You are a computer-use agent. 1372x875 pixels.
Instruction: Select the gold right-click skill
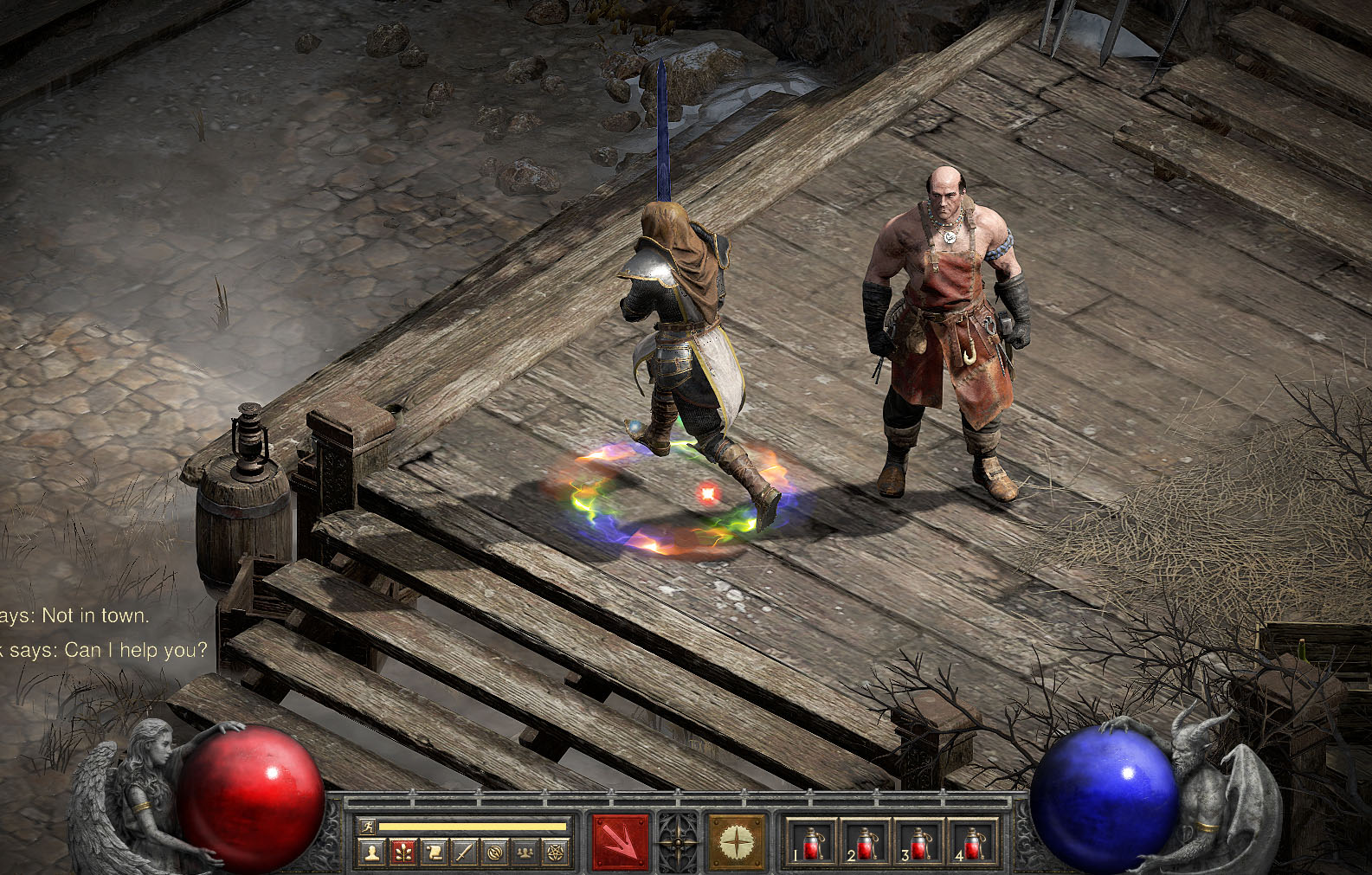point(736,841)
